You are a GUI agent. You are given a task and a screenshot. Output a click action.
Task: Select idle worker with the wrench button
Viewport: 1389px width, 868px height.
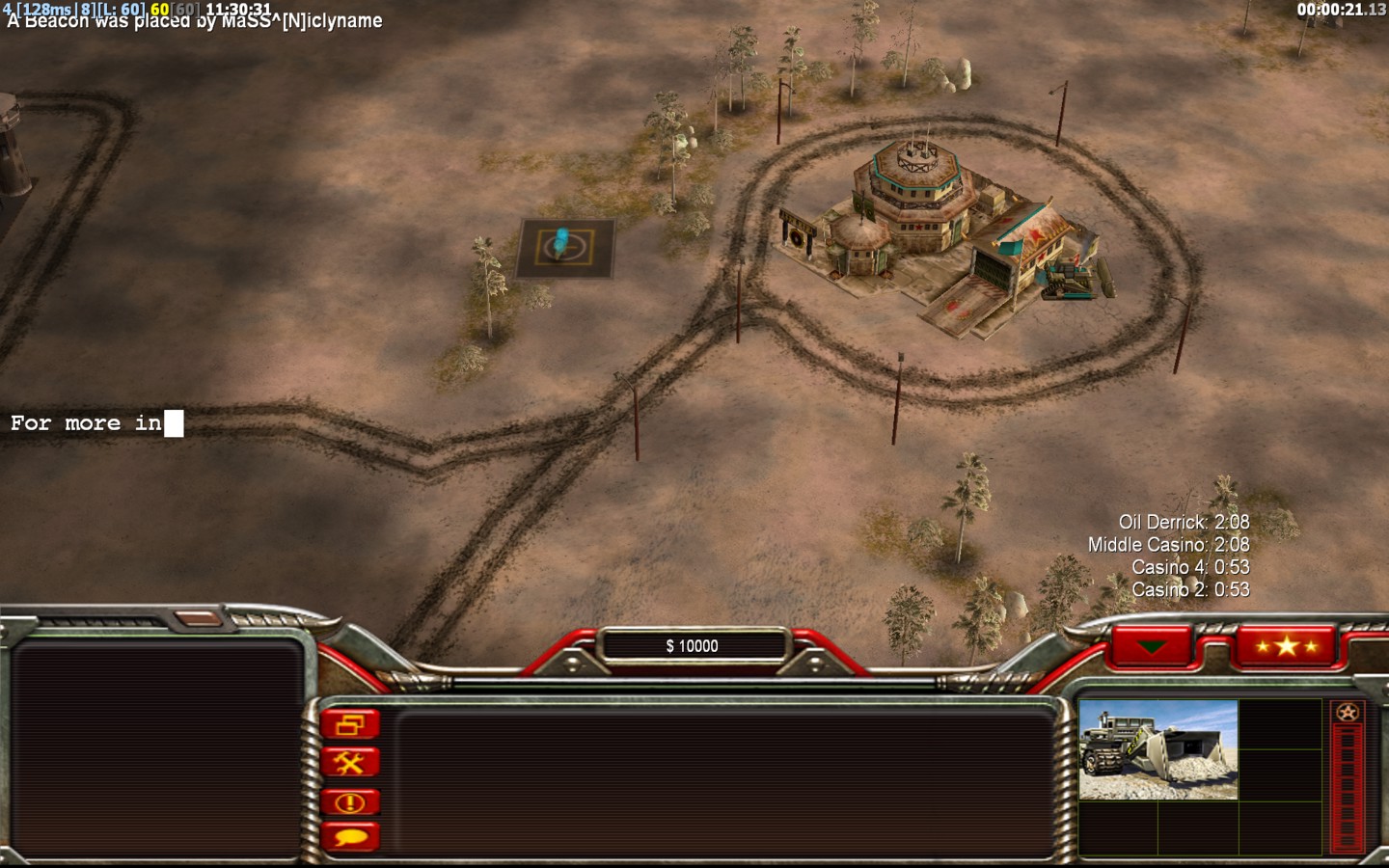350,763
